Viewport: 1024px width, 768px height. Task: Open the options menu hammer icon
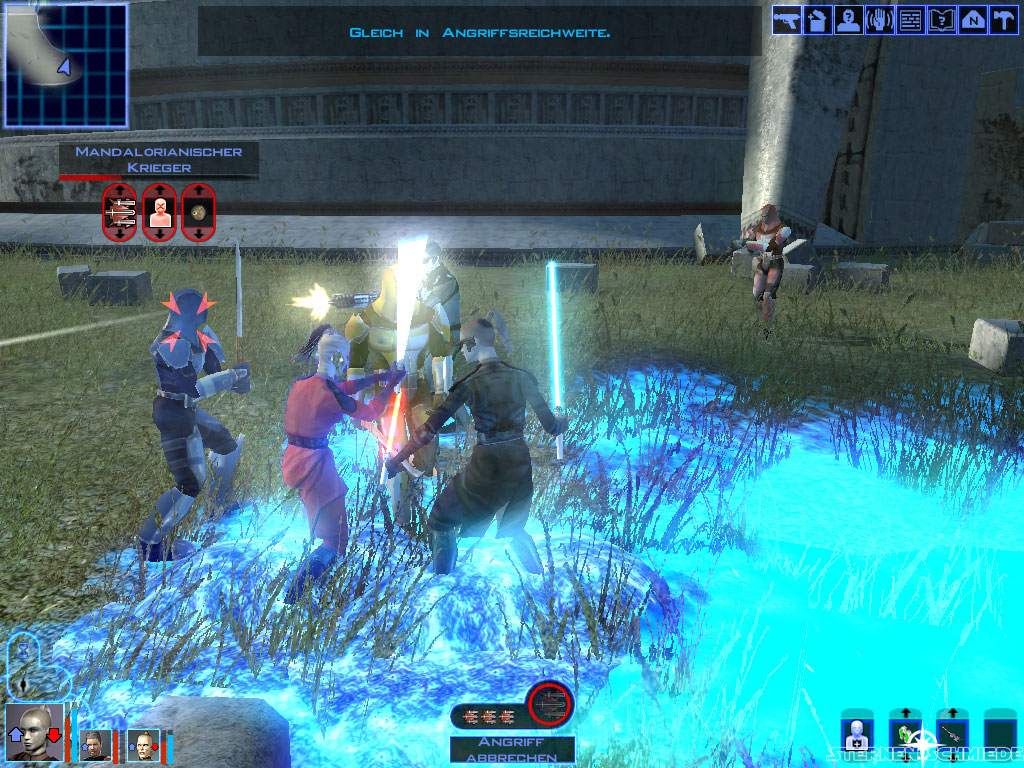[x=1002, y=20]
